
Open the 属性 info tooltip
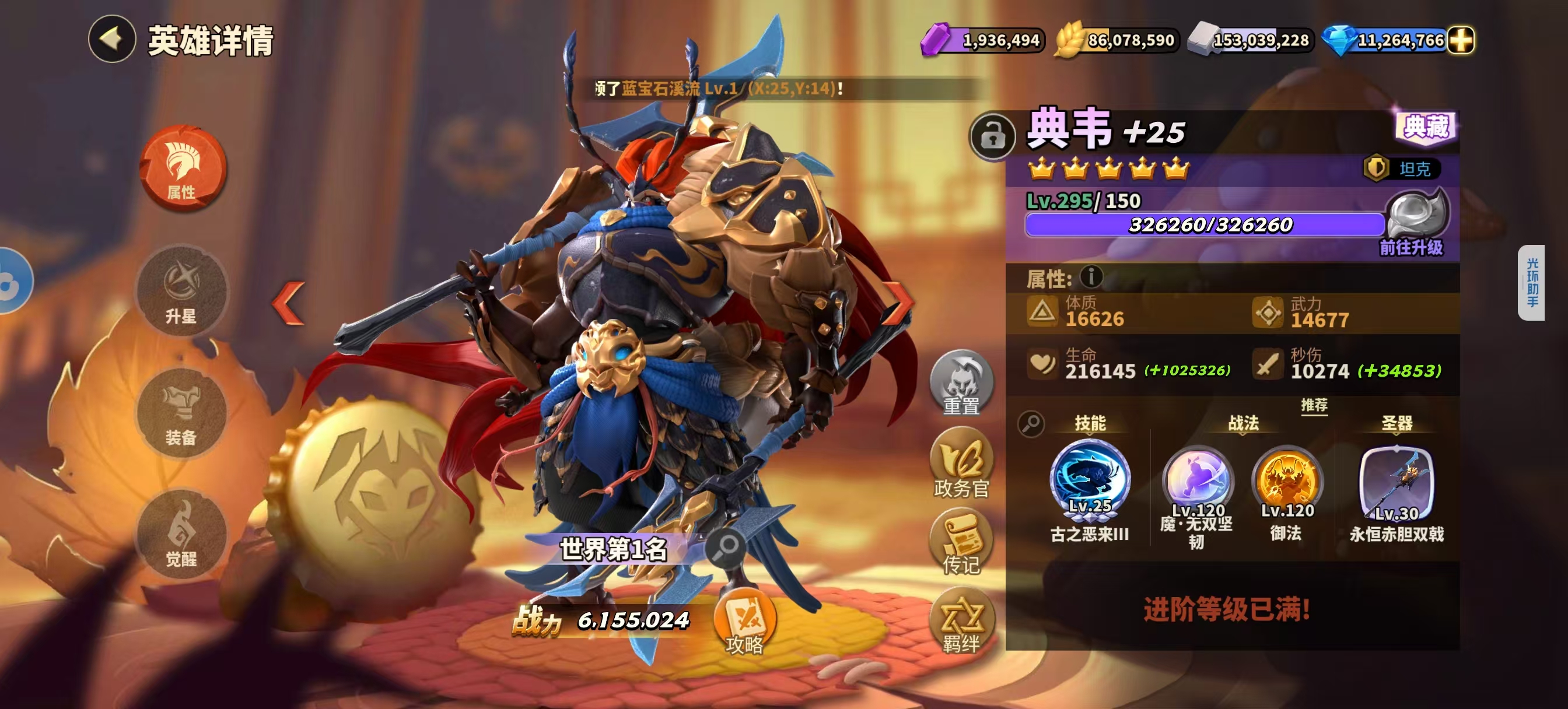[x=1091, y=277]
